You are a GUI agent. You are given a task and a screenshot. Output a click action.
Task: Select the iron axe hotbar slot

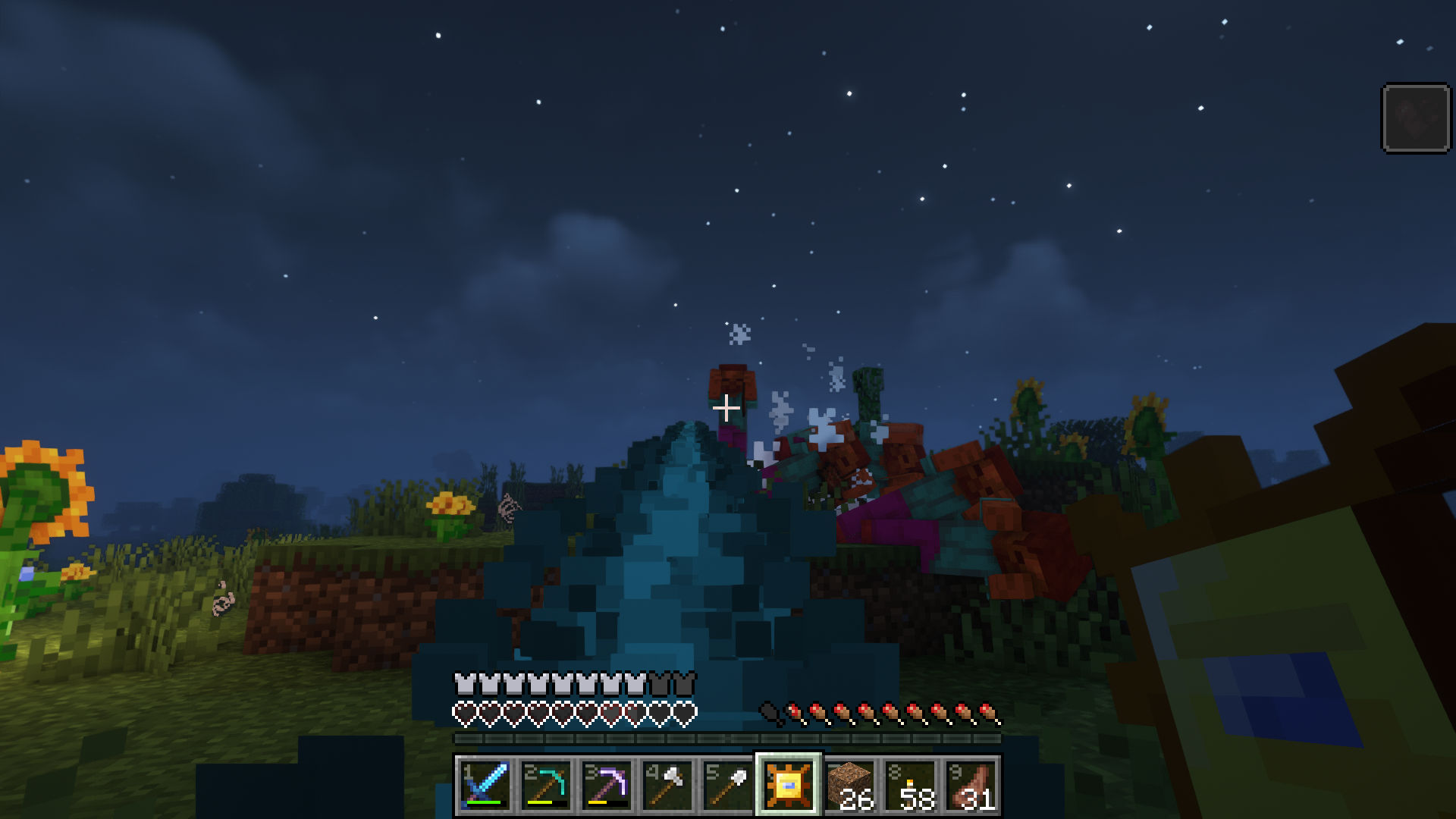click(667, 785)
